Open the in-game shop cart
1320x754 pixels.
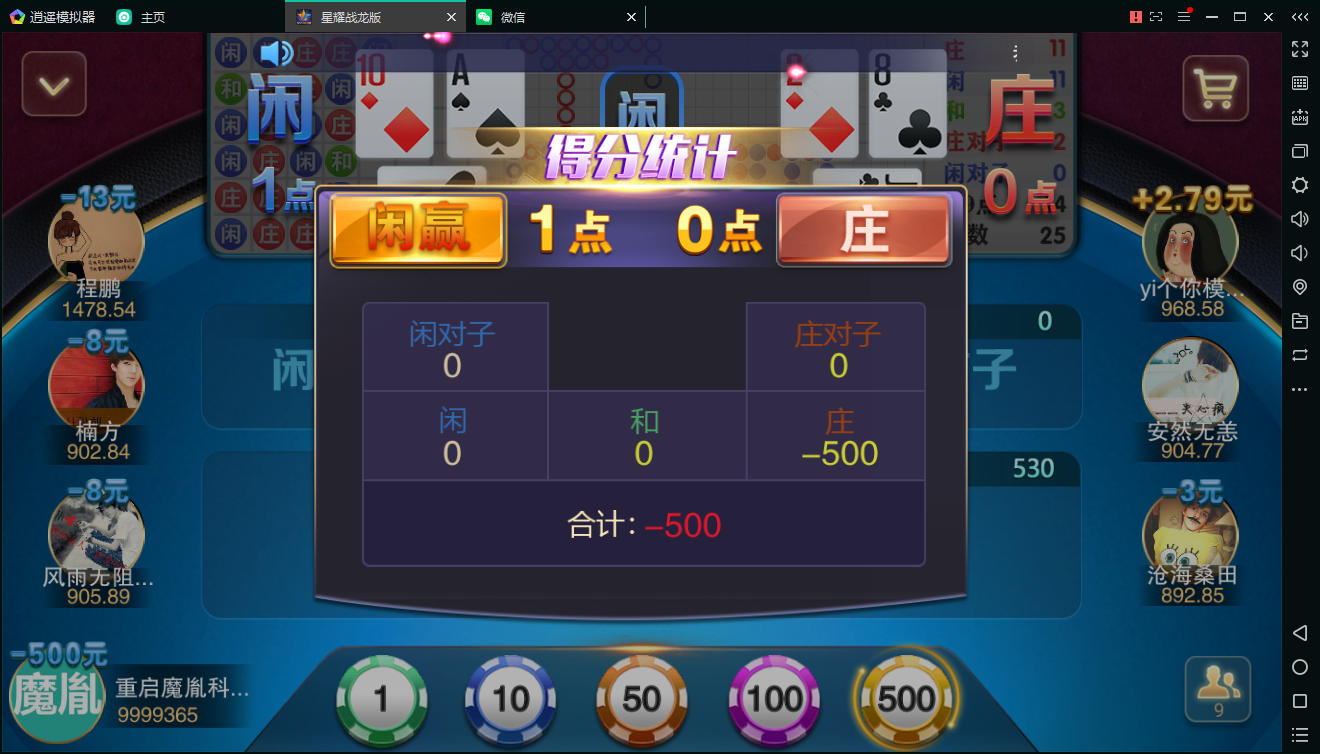[1216, 88]
